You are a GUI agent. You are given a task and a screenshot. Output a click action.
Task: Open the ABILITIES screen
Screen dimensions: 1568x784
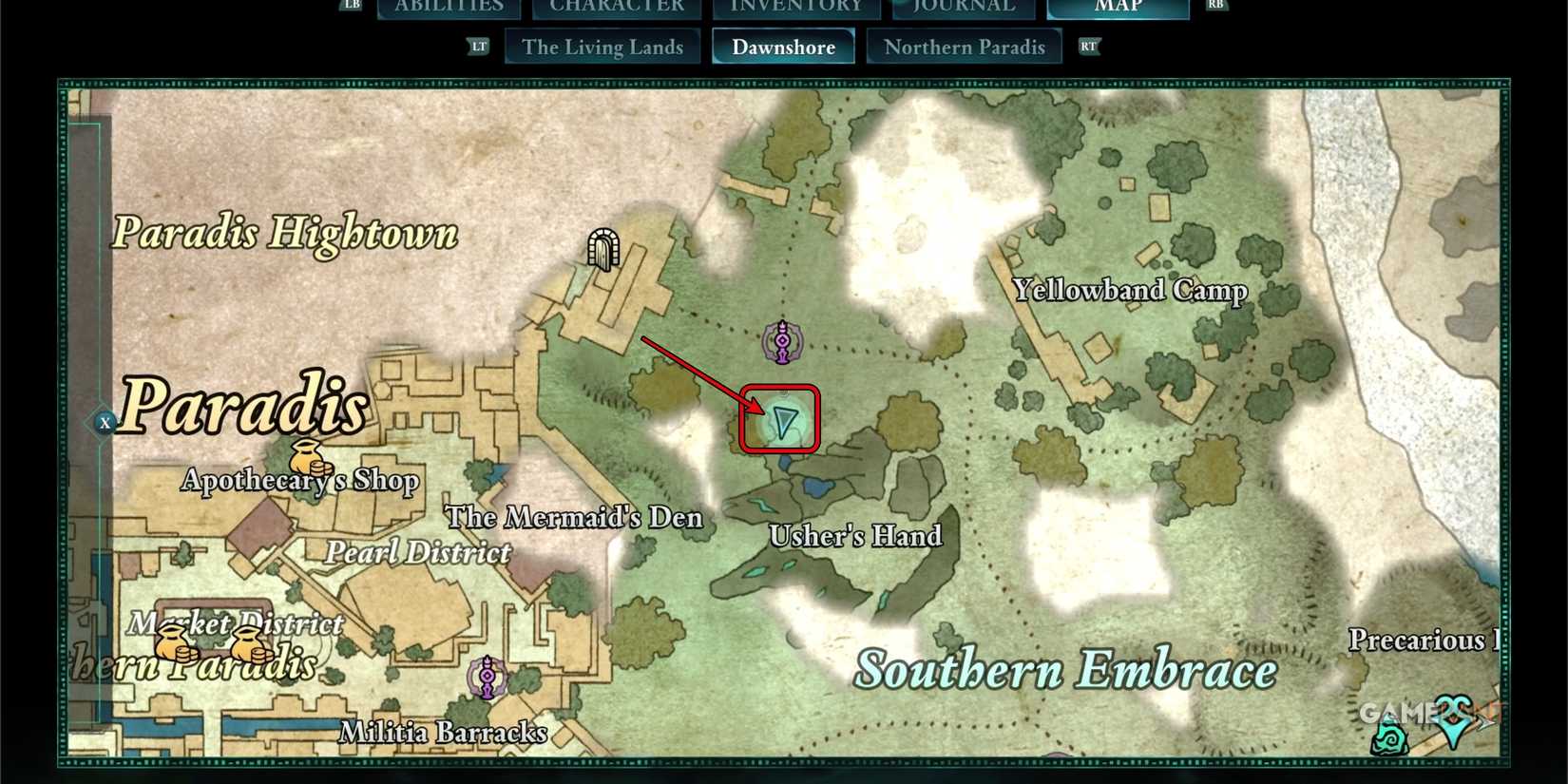pyautogui.click(x=448, y=8)
